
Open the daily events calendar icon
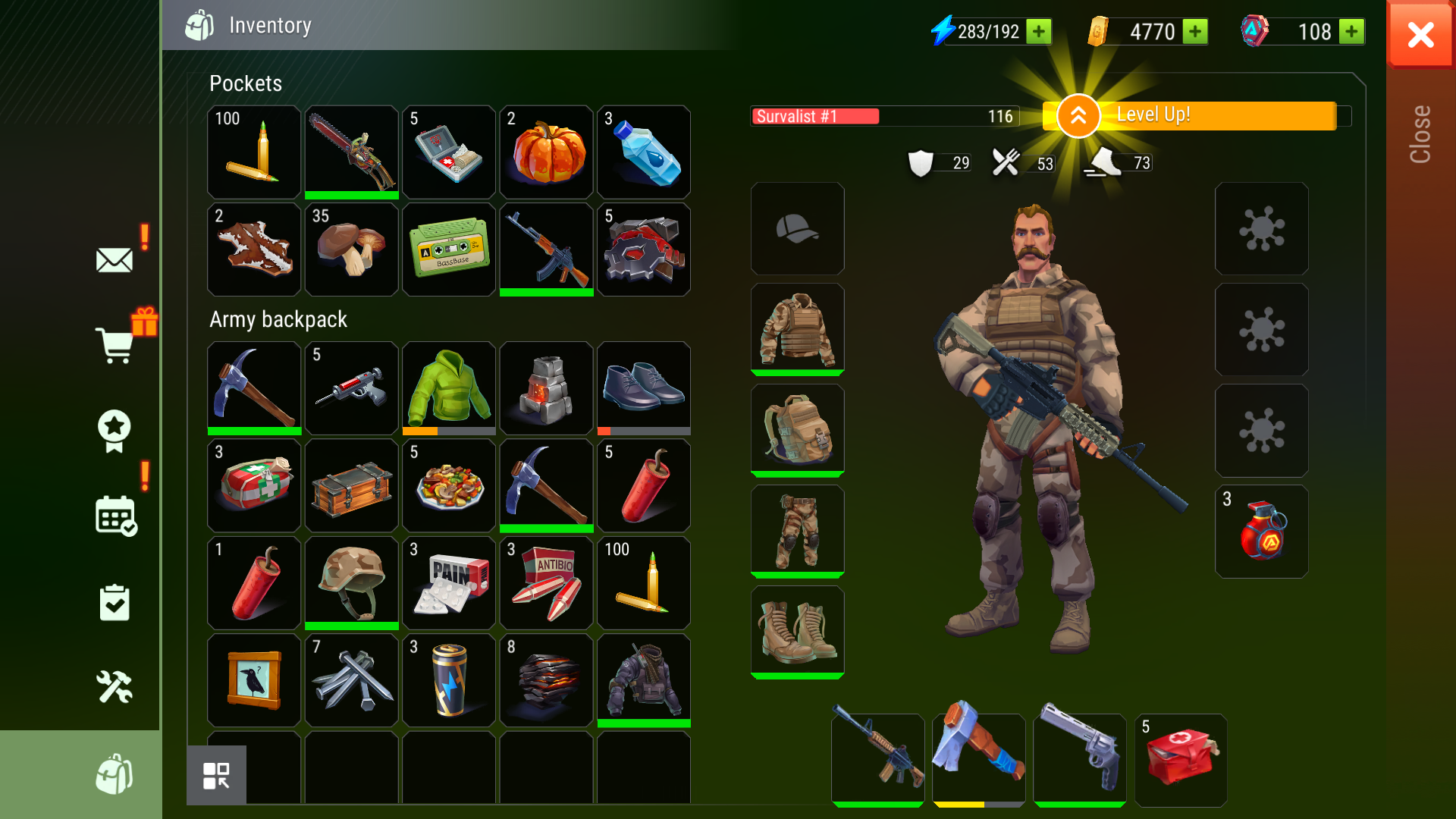point(115,517)
